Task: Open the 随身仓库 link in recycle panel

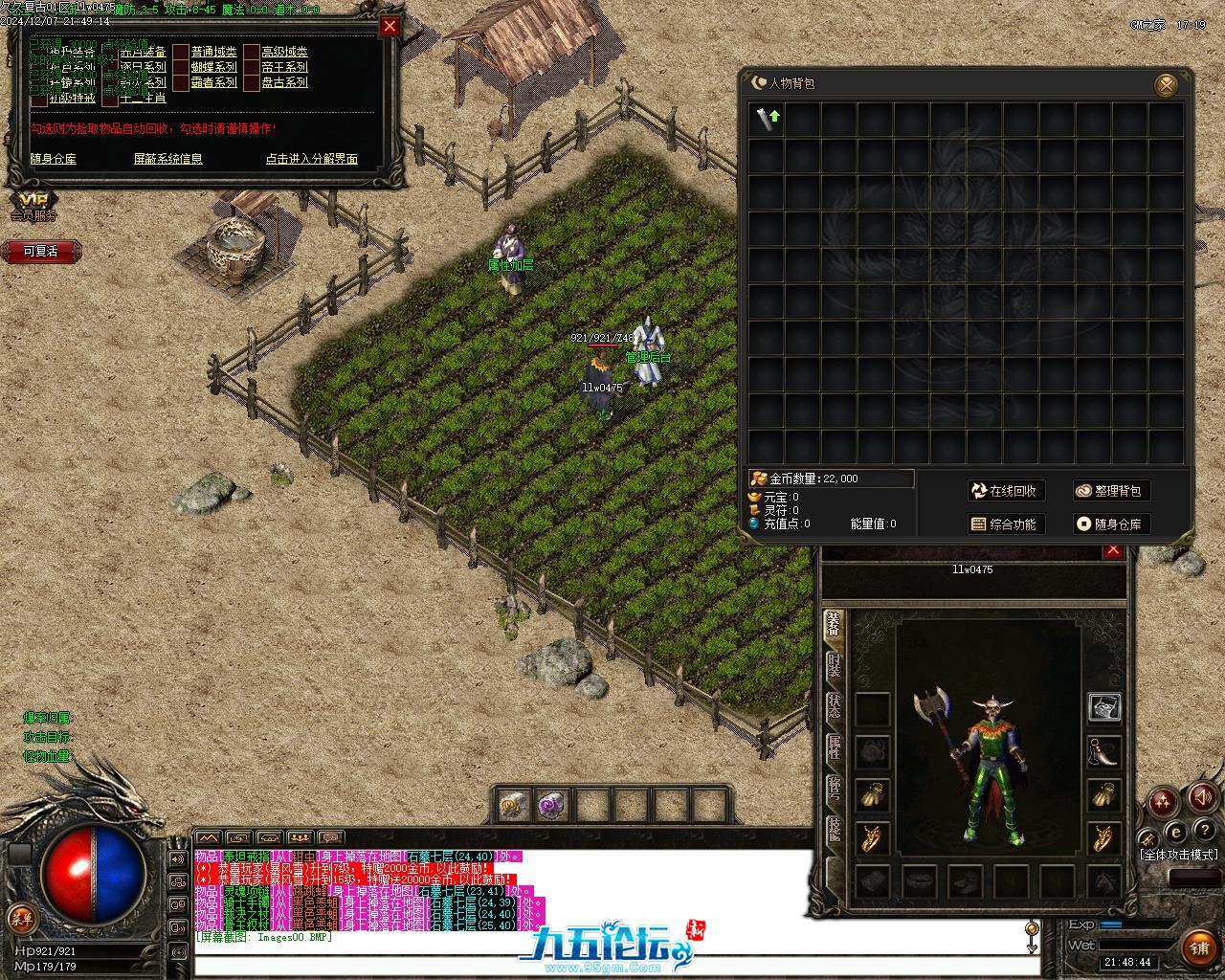Action: (x=53, y=159)
